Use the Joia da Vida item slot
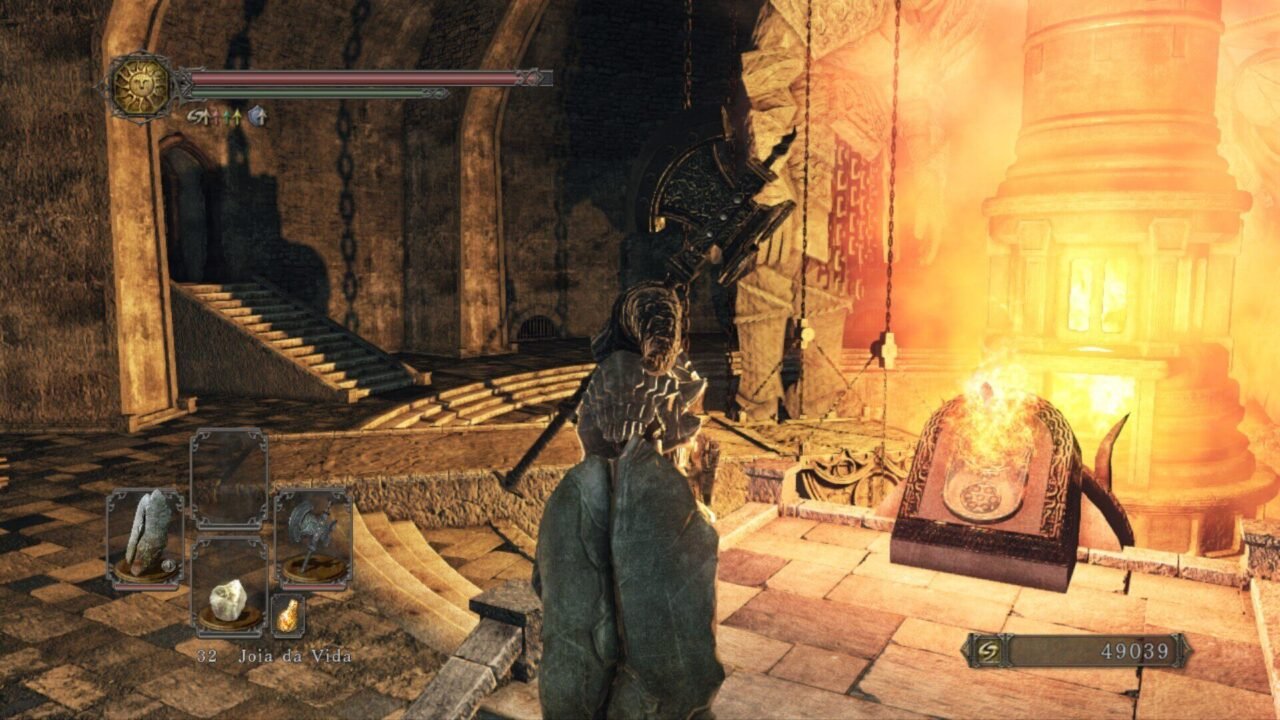 pyautogui.click(x=229, y=599)
